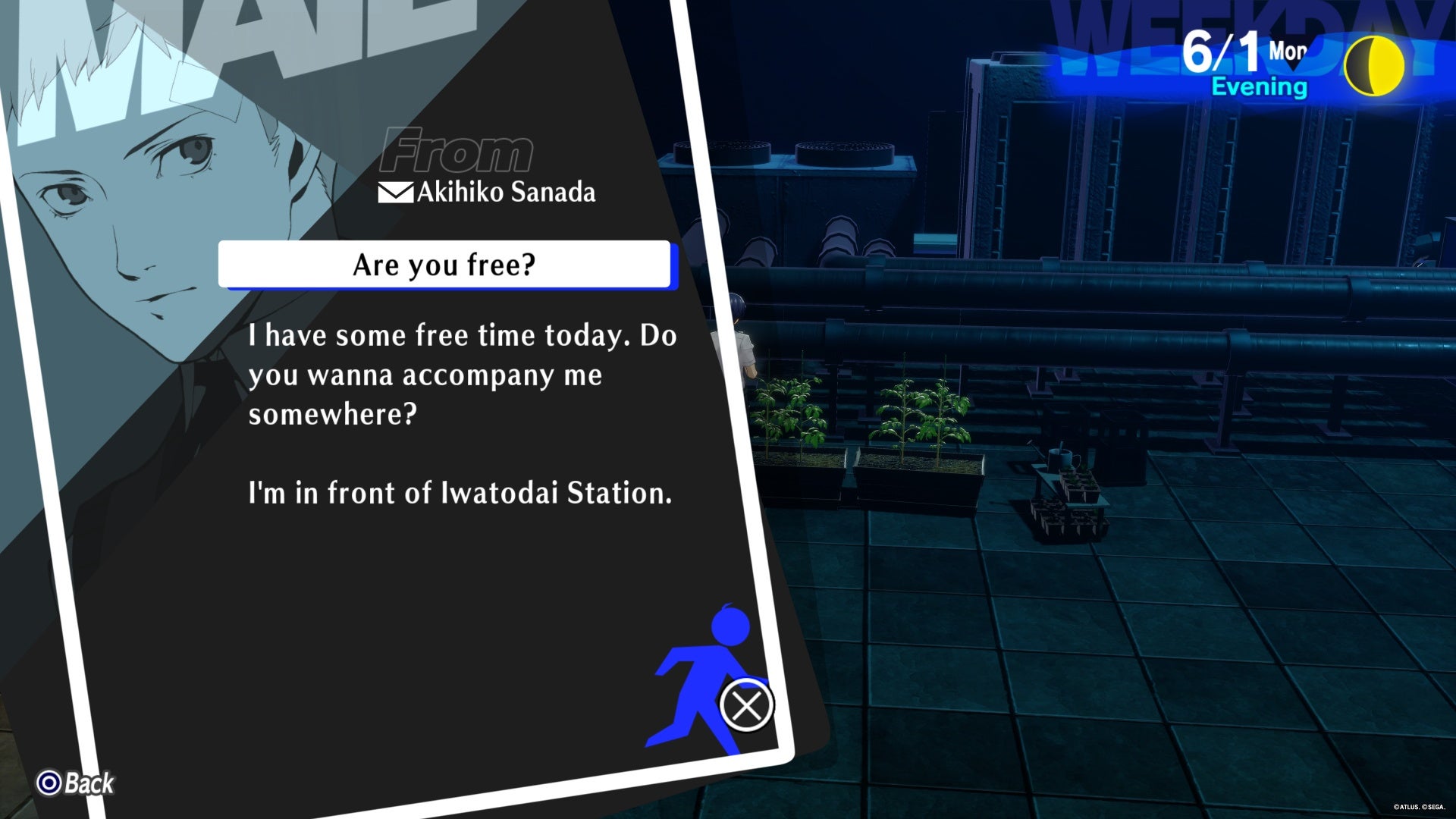Image resolution: width=1456 pixels, height=819 pixels.
Task: Select the 'Are you free?' subject bar
Action: click(x=444, y=265)
